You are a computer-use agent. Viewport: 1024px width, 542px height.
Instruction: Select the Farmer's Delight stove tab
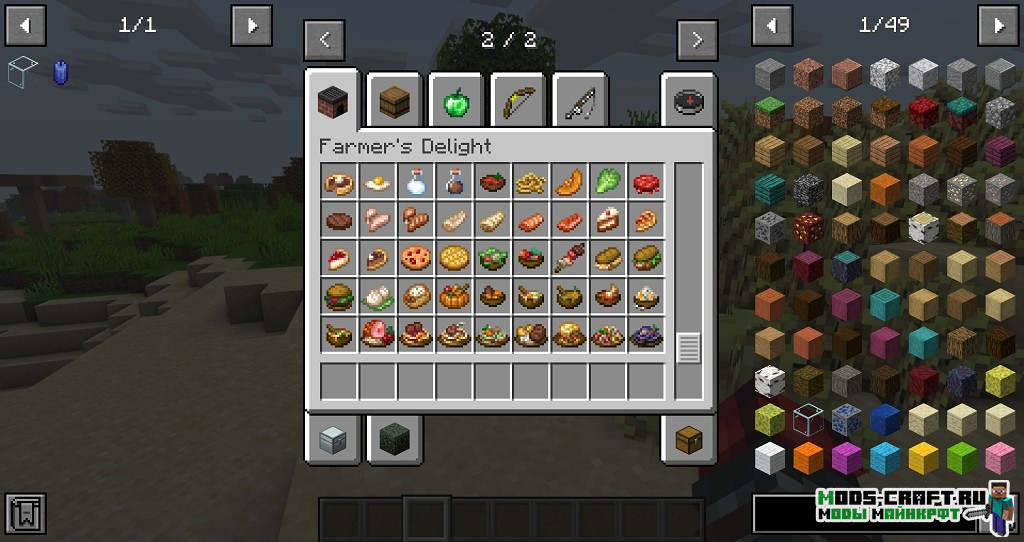click(x=333, y=100)
